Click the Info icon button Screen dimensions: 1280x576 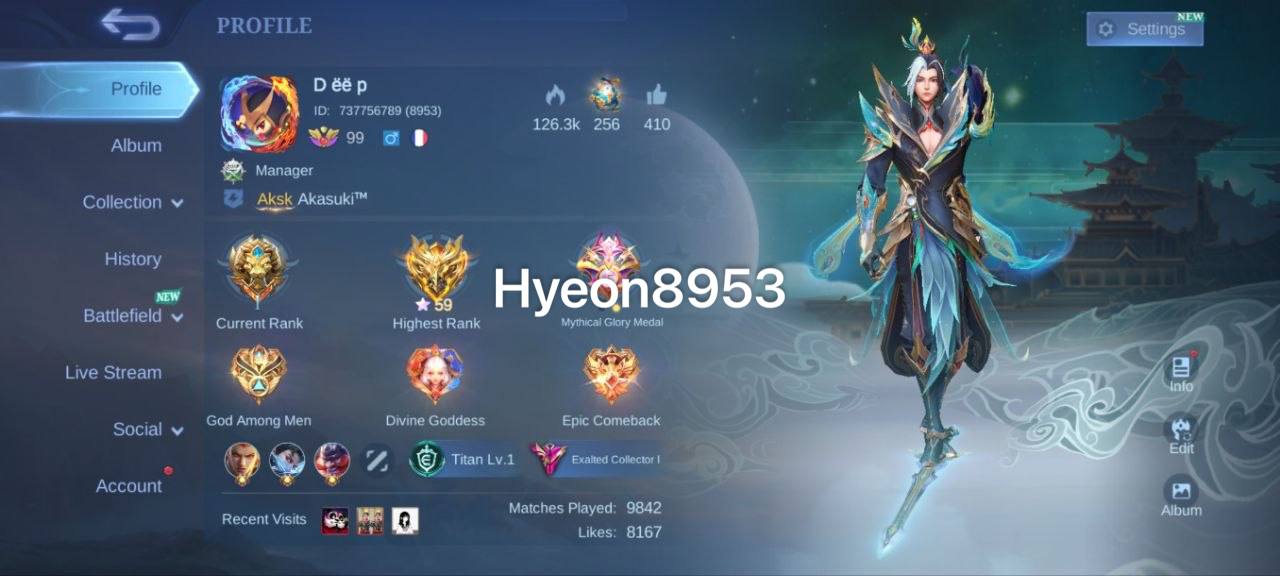[x=1181, y=371]
